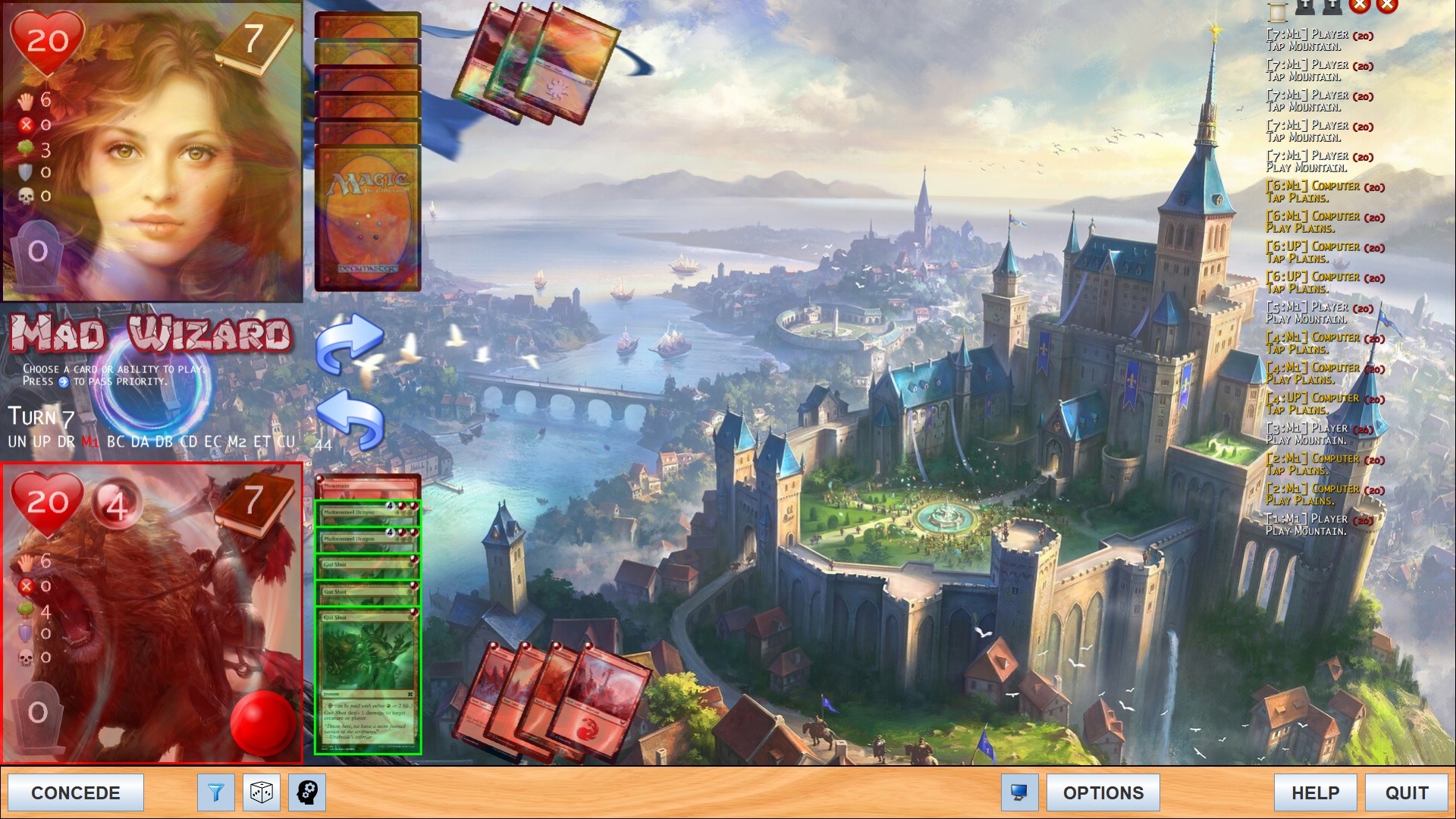Click the thinking head icon in toolbar
This screenshot has height=819, width=1456.
(307, 792)
